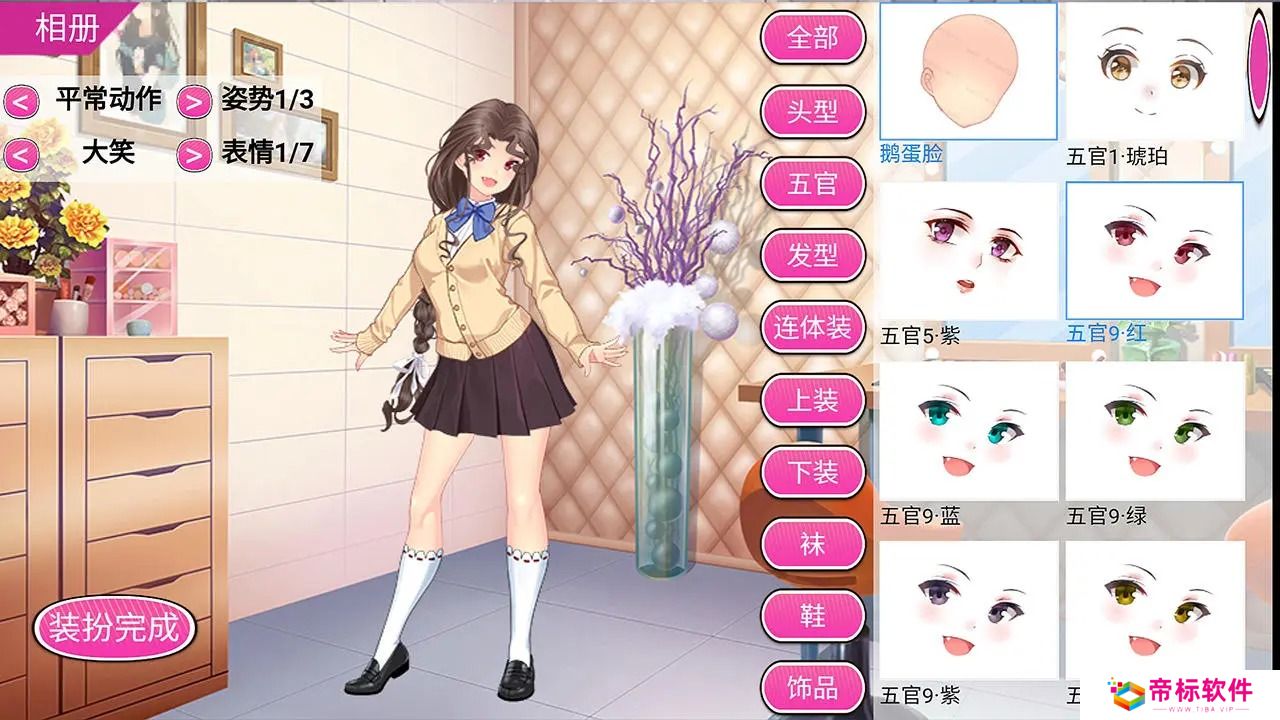Open the 饰品 (accessories) category
Screen dimensions: 1280x720
click(x=813, y=685)
